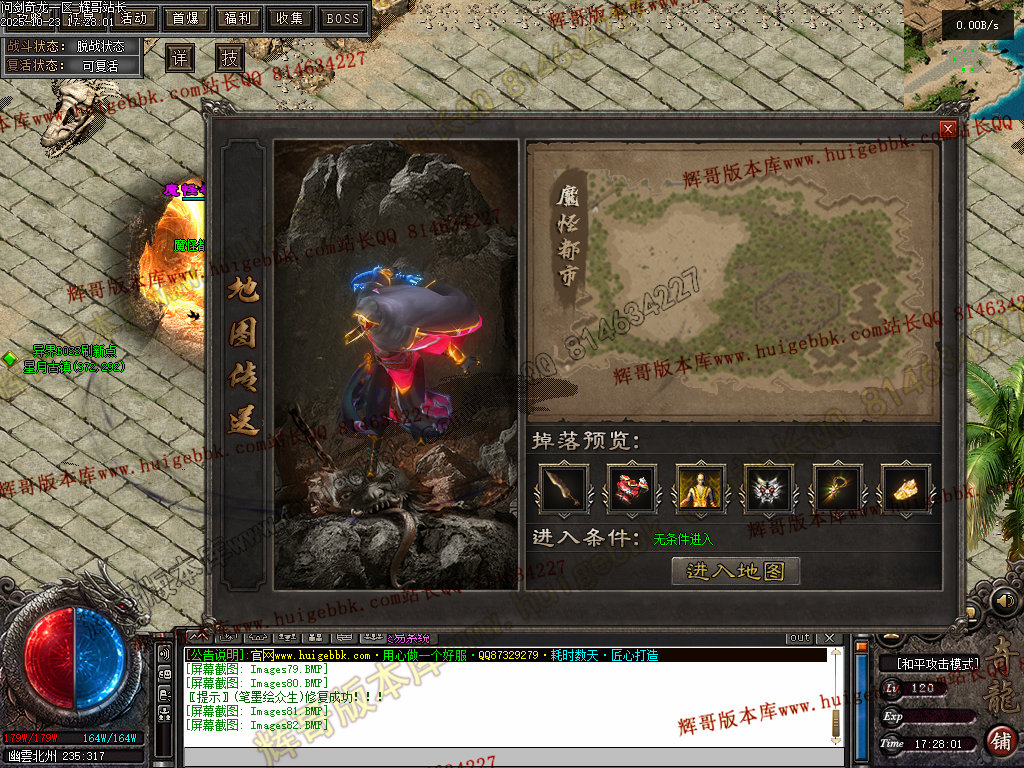Close the map teleport window
The image size is (1024, 768).
click(948, 129)
